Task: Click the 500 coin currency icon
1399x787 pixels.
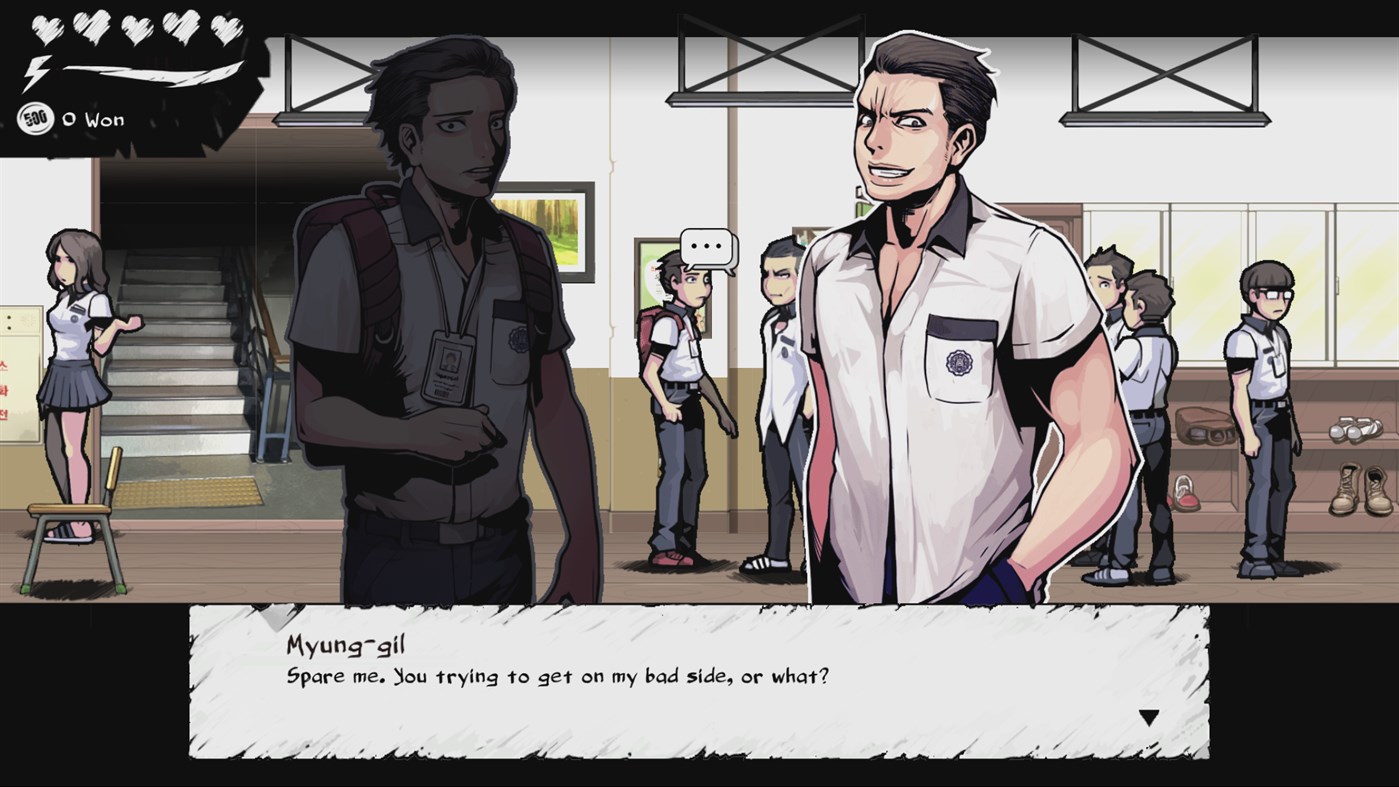Action: (x=36, y=117)
